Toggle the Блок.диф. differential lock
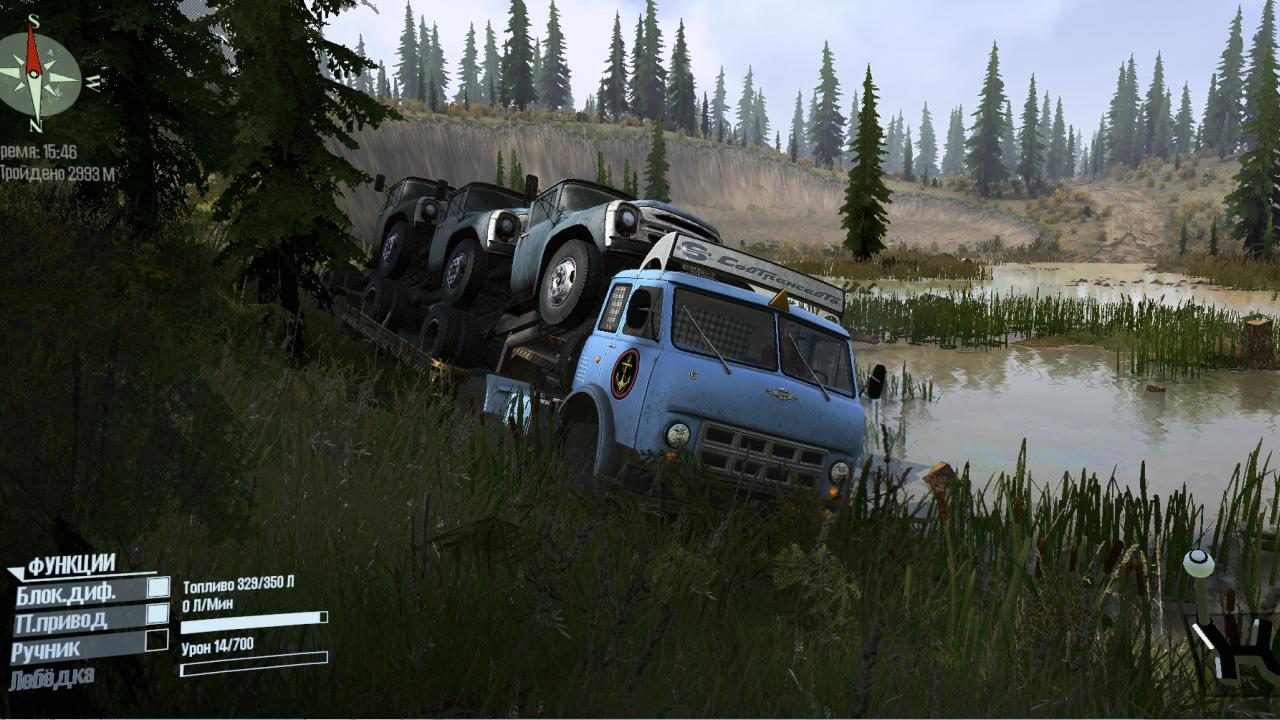This screenshot has height=720, width=1280. 157,588
